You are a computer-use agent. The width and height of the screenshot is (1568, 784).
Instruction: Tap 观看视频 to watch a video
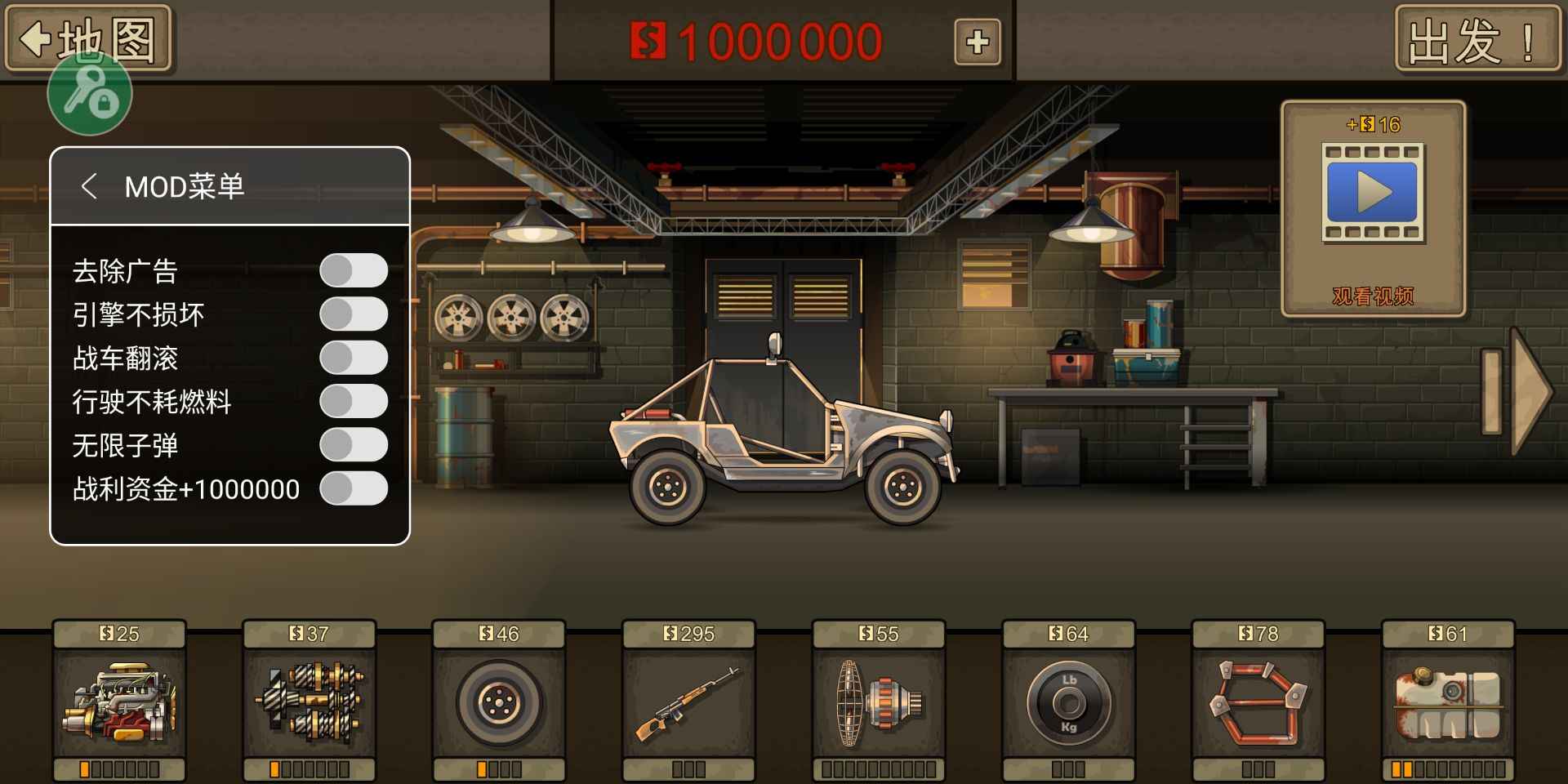click(1373, 296)
